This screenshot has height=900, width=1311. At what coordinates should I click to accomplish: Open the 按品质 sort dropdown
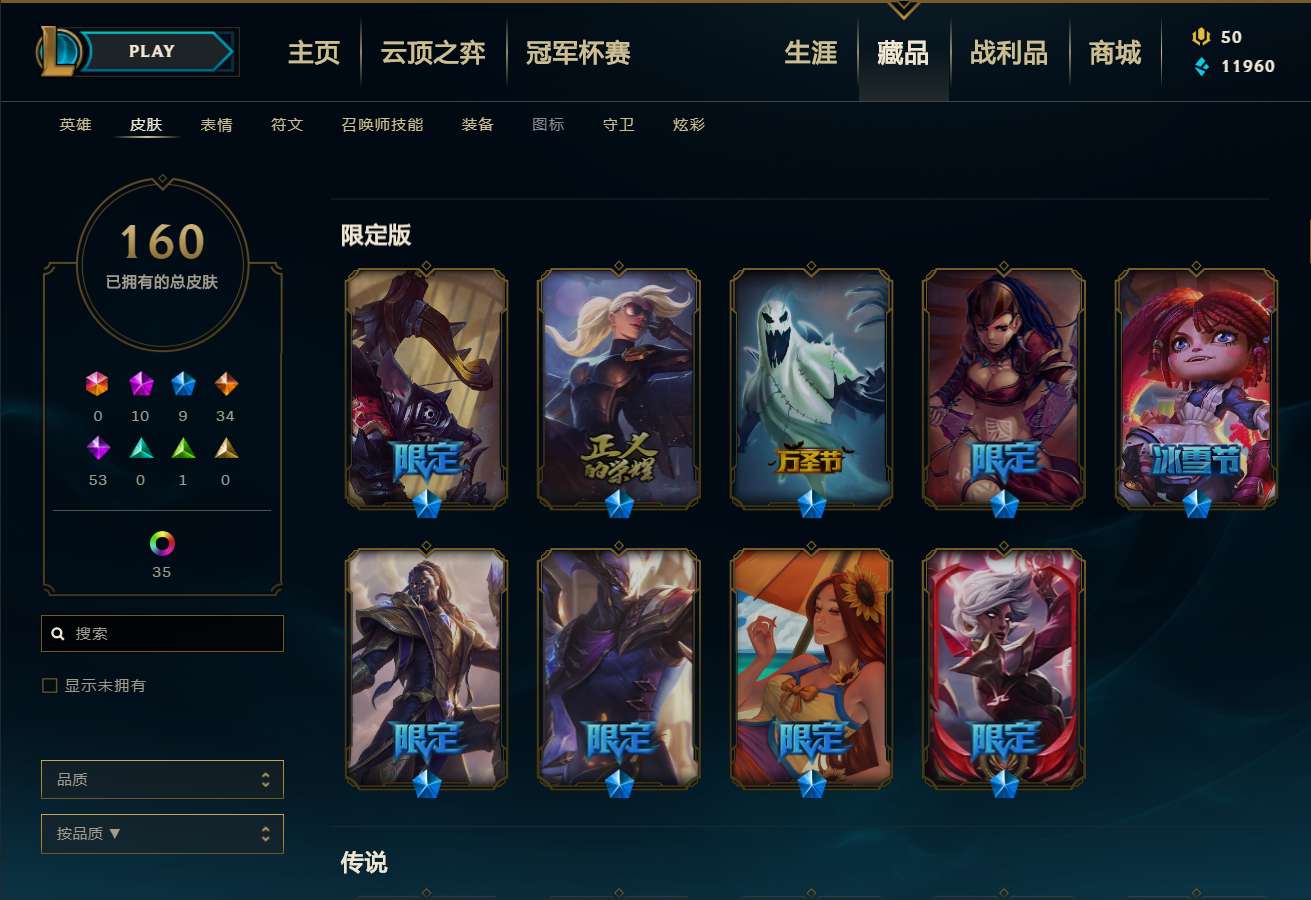coord(162,833)
